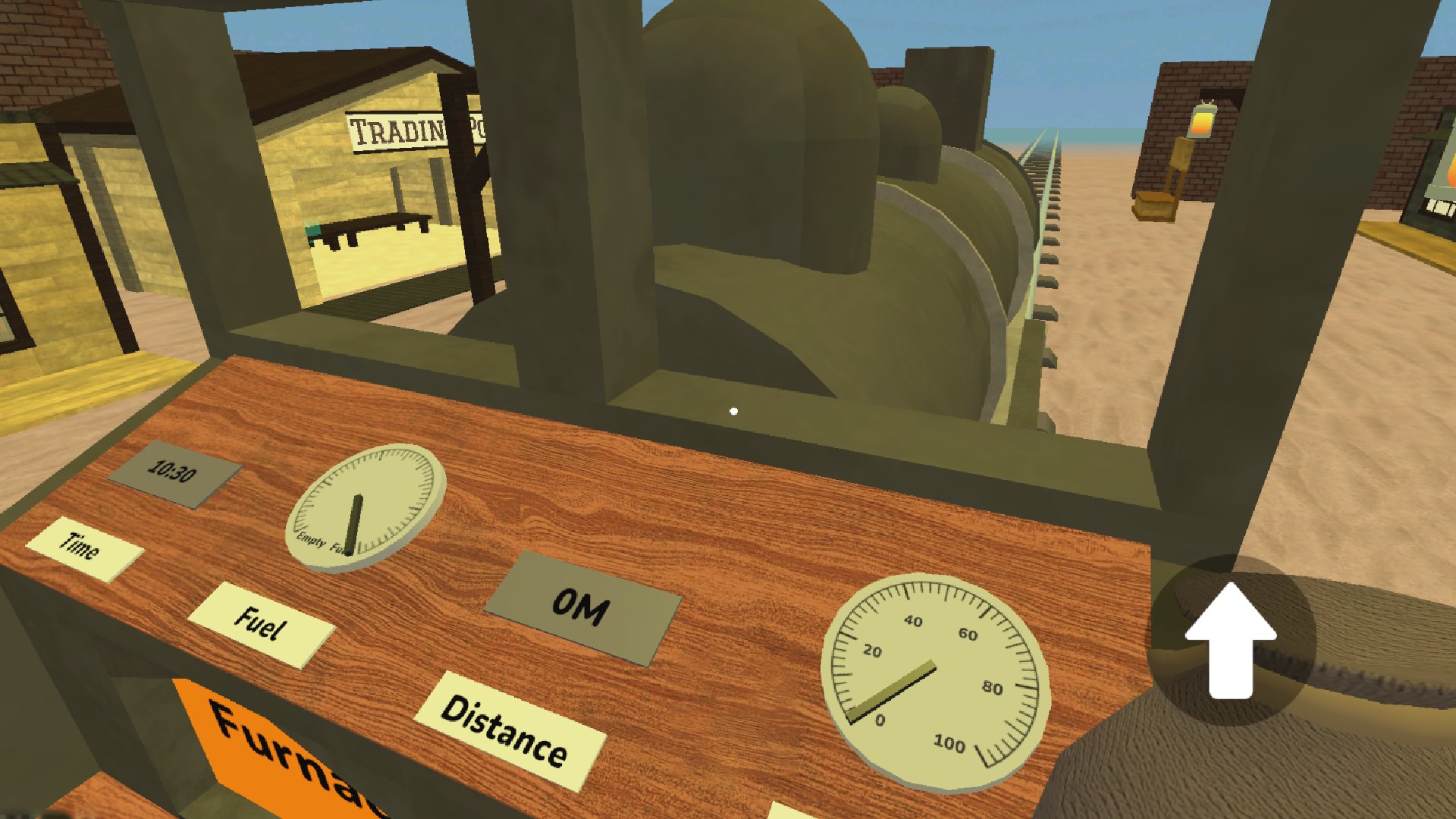
Task: Click the crosshair dot in screen center
Action: click(x=734, y=410)
